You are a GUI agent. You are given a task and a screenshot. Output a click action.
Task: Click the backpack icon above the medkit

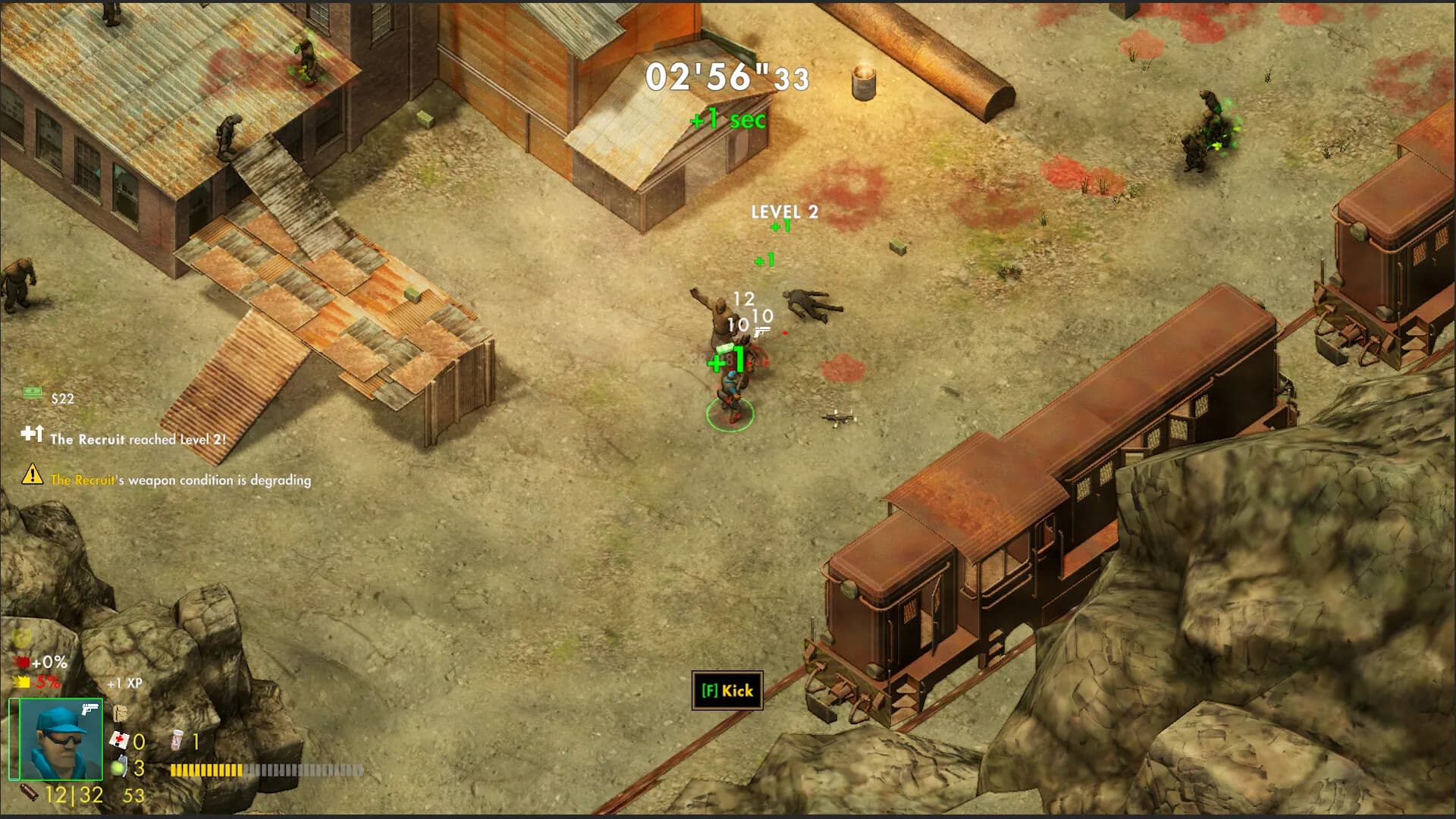pyautogui.click(x=121, y=713)
